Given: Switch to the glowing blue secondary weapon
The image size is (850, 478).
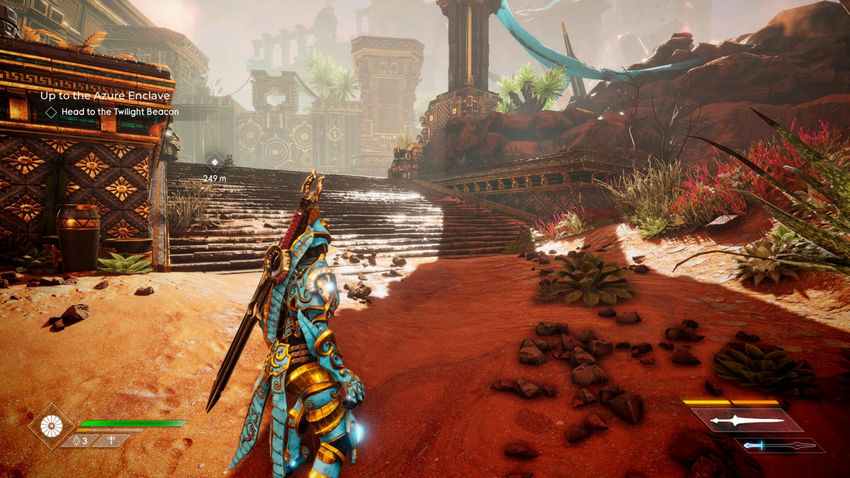Looking at the screenshot, I should pyautogui.click(x=781, y=445).
